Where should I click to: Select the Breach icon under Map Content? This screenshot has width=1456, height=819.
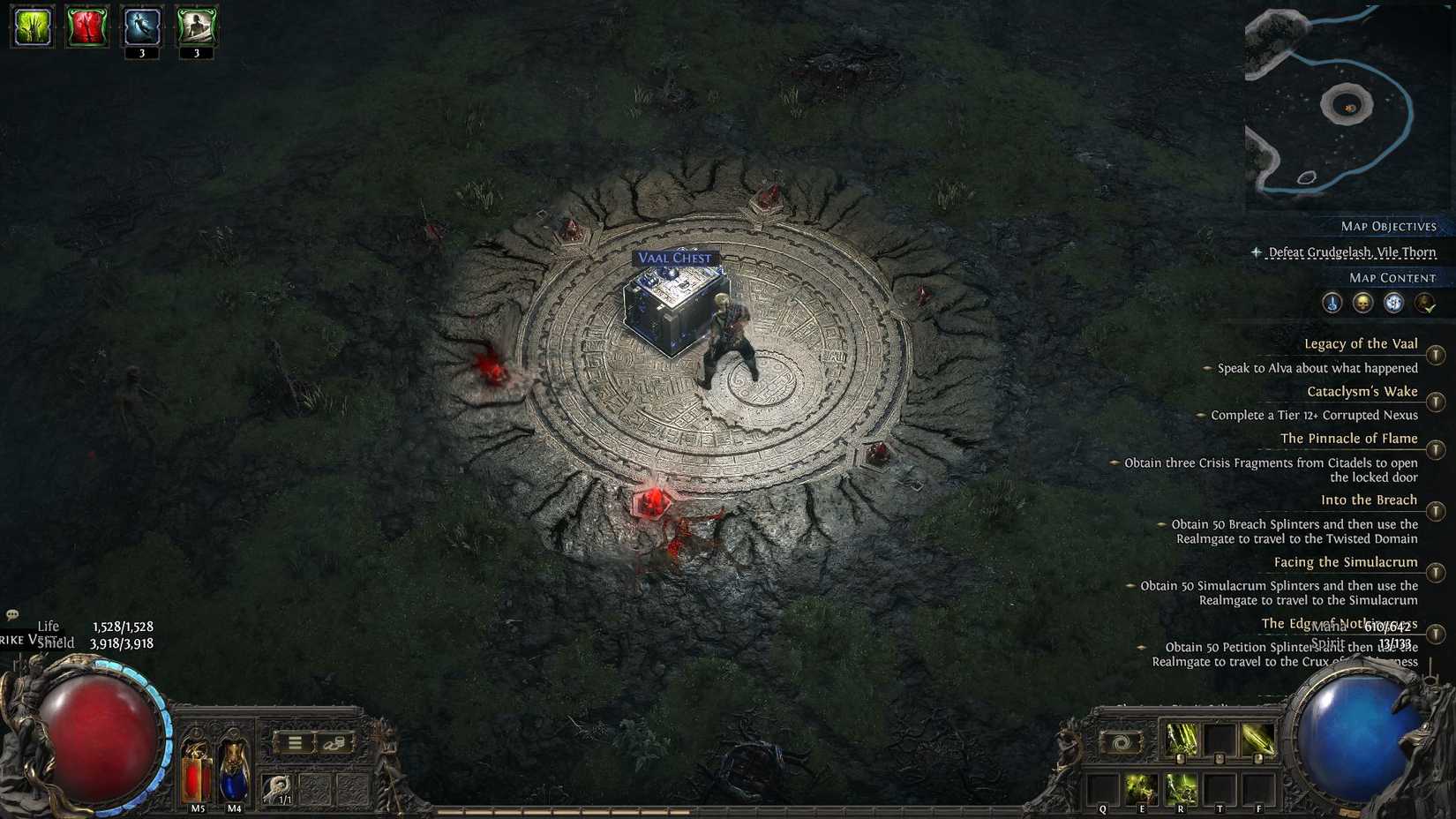[x=1331, y=303]
